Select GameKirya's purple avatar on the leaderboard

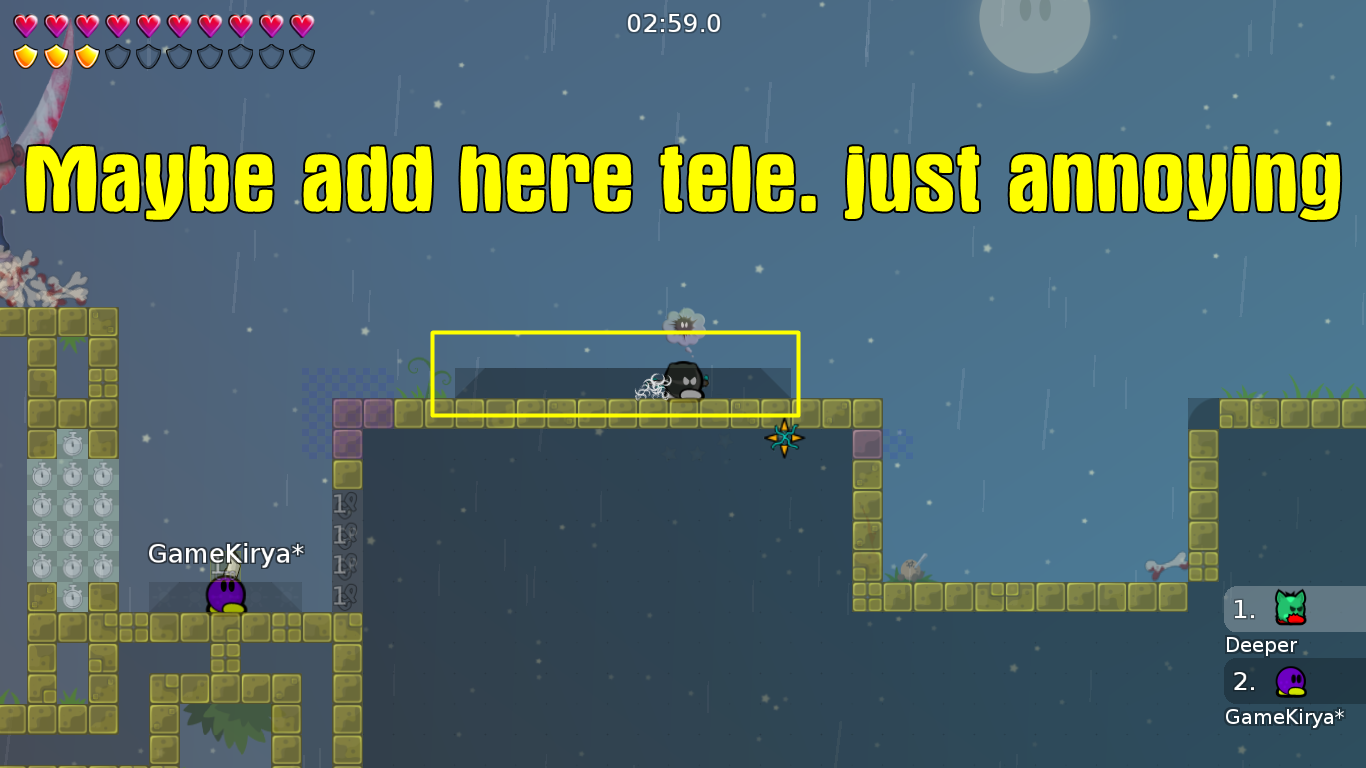pos(1291,682)
